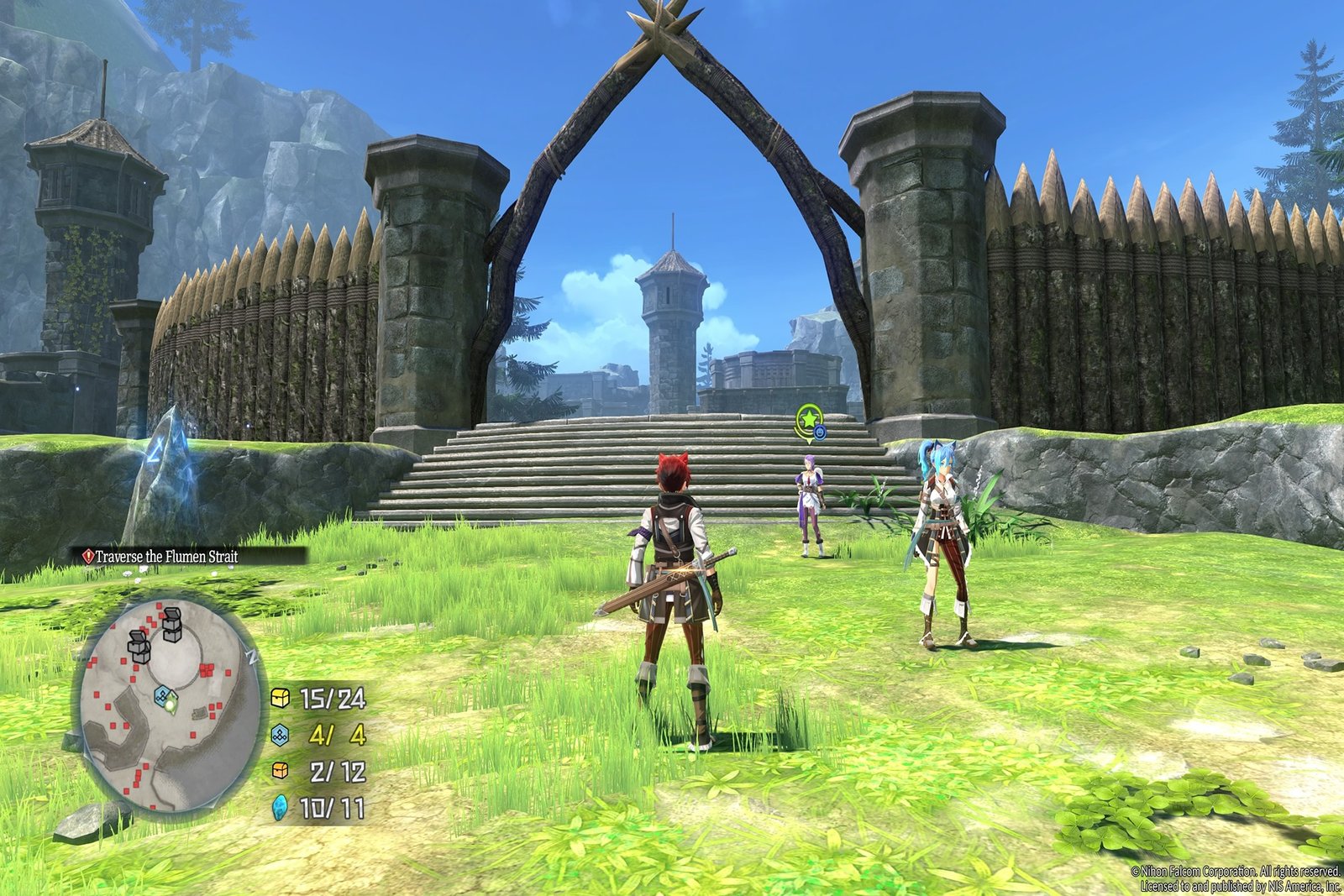Click the blue hexagon landmark collectible icon
The height and width of the screenshot is (896, 1344).
click(281, 735)
